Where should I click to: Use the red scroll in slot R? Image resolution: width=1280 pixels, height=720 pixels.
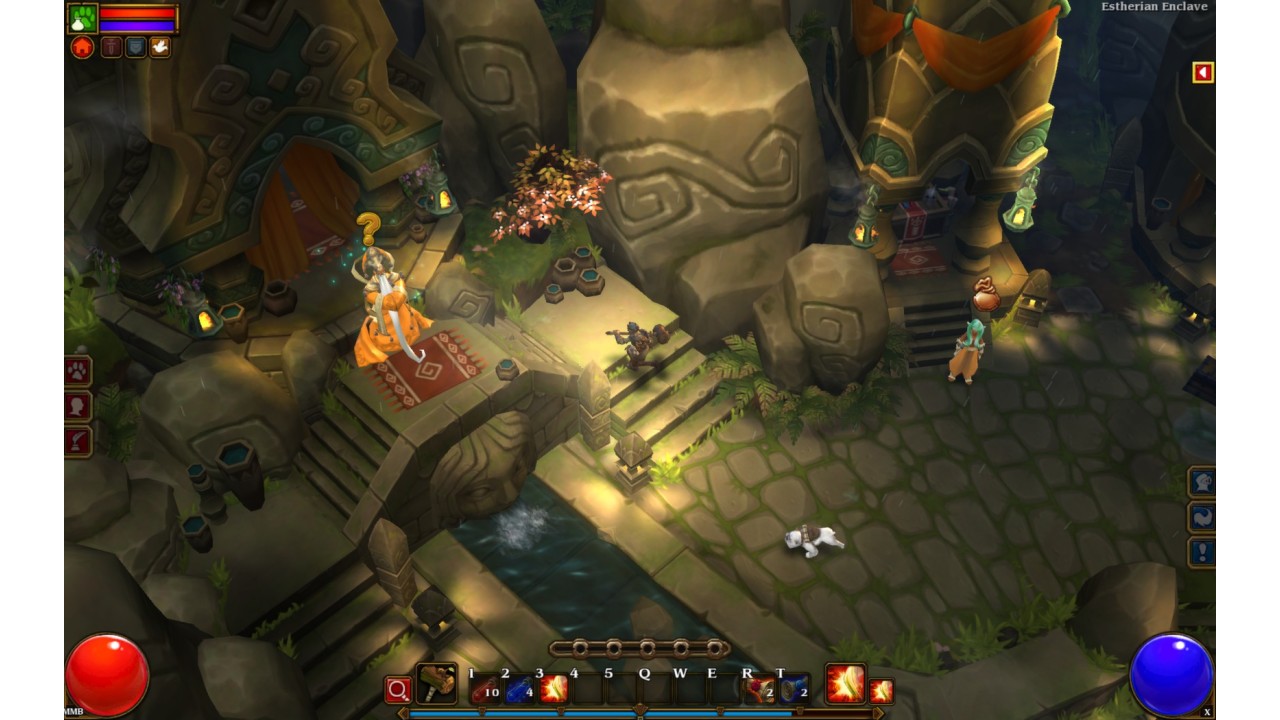(759, 689)
